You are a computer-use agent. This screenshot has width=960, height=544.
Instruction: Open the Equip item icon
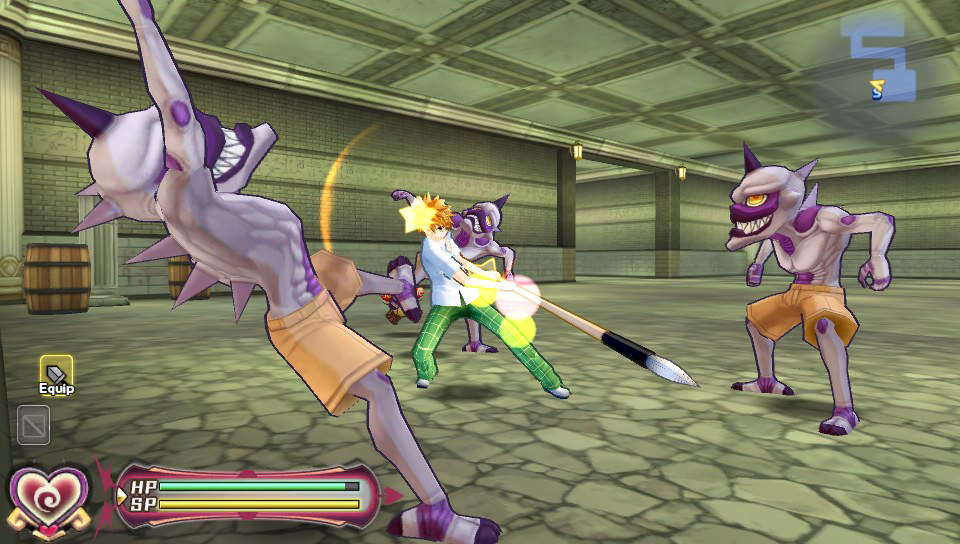tap(56, 372)
